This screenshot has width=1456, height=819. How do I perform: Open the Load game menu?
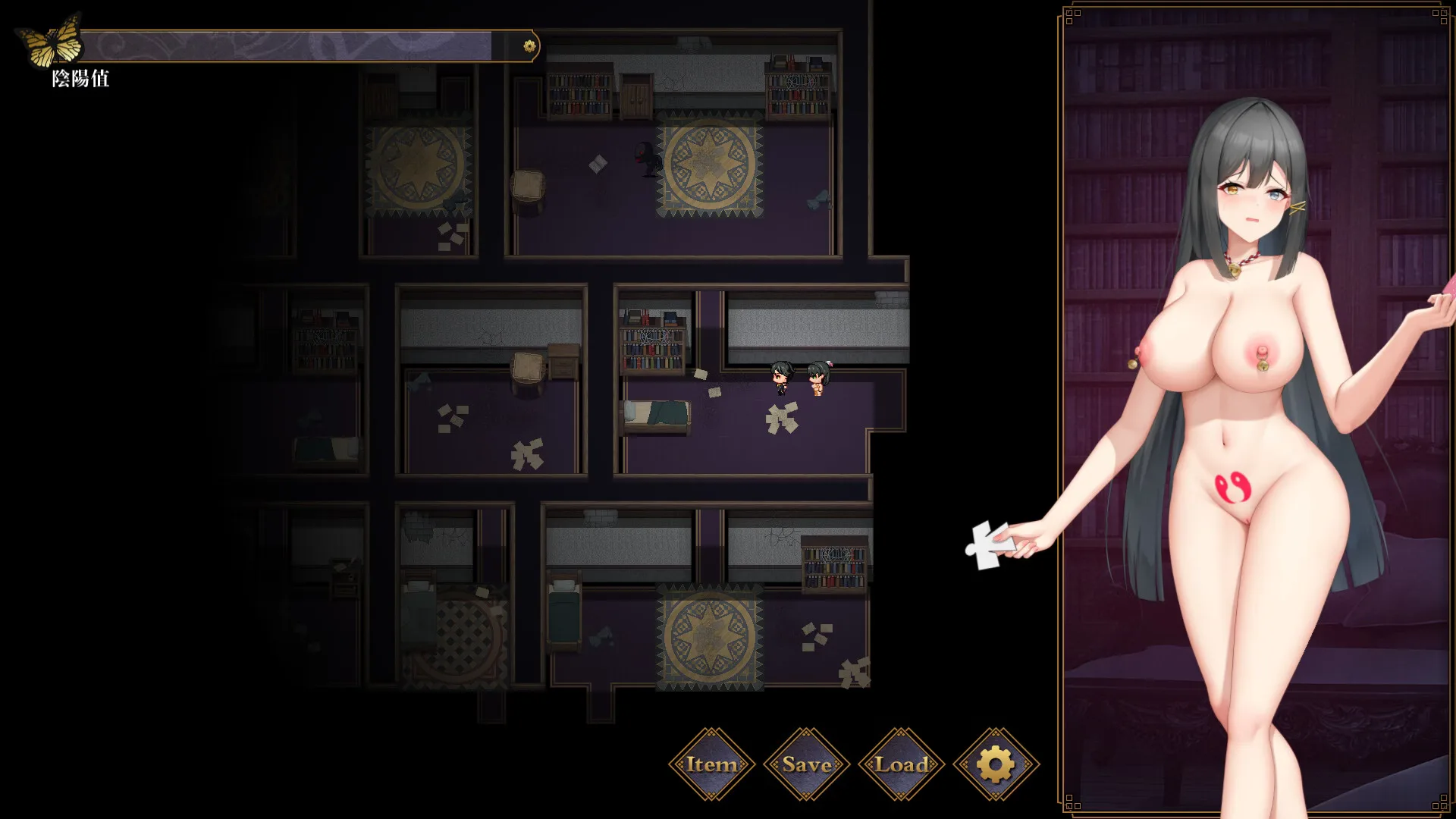pyautogui.click(x=901, y=764)
